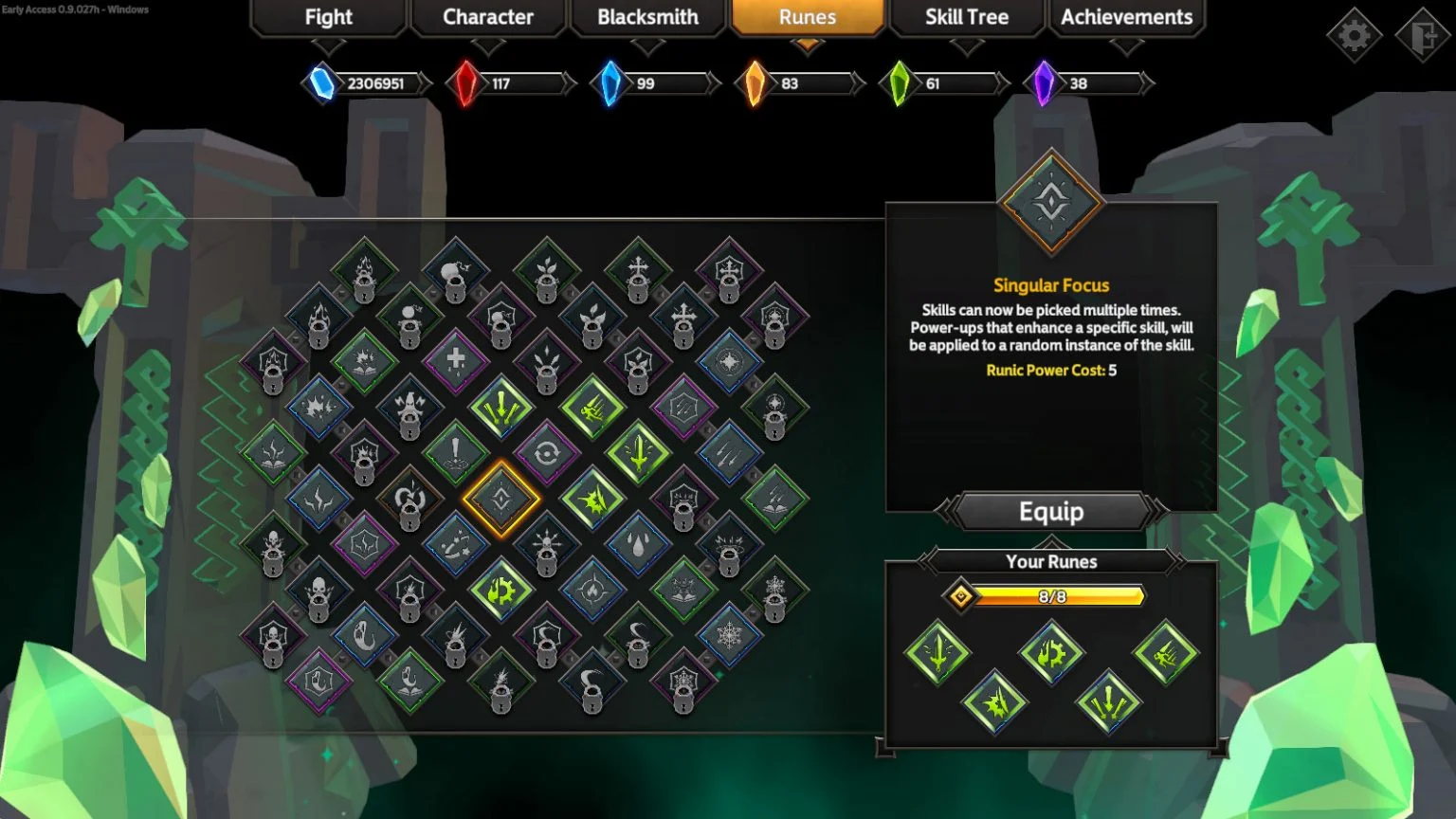Click the purple gem currency icon
This screenshot has width=1456, height=819.
pos(1045,83)
